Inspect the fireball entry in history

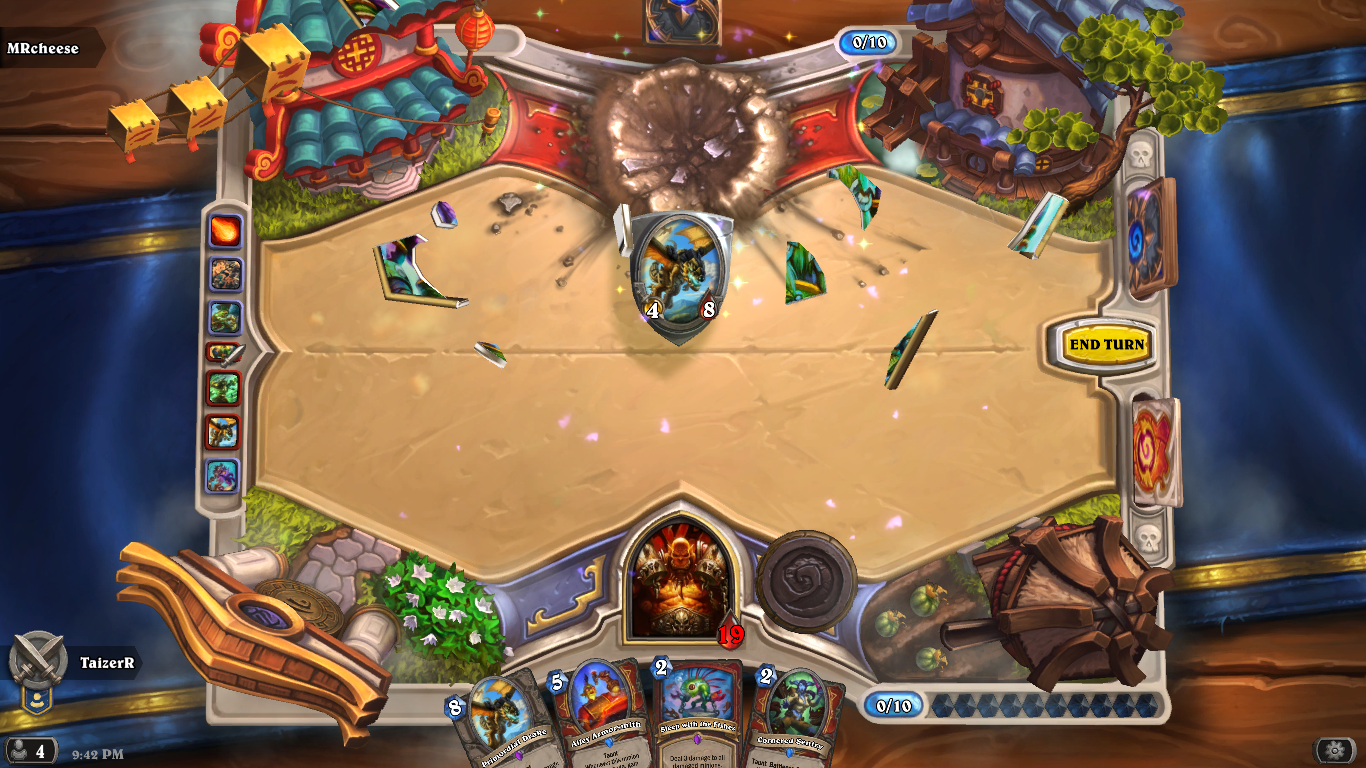tap(224, 231)
